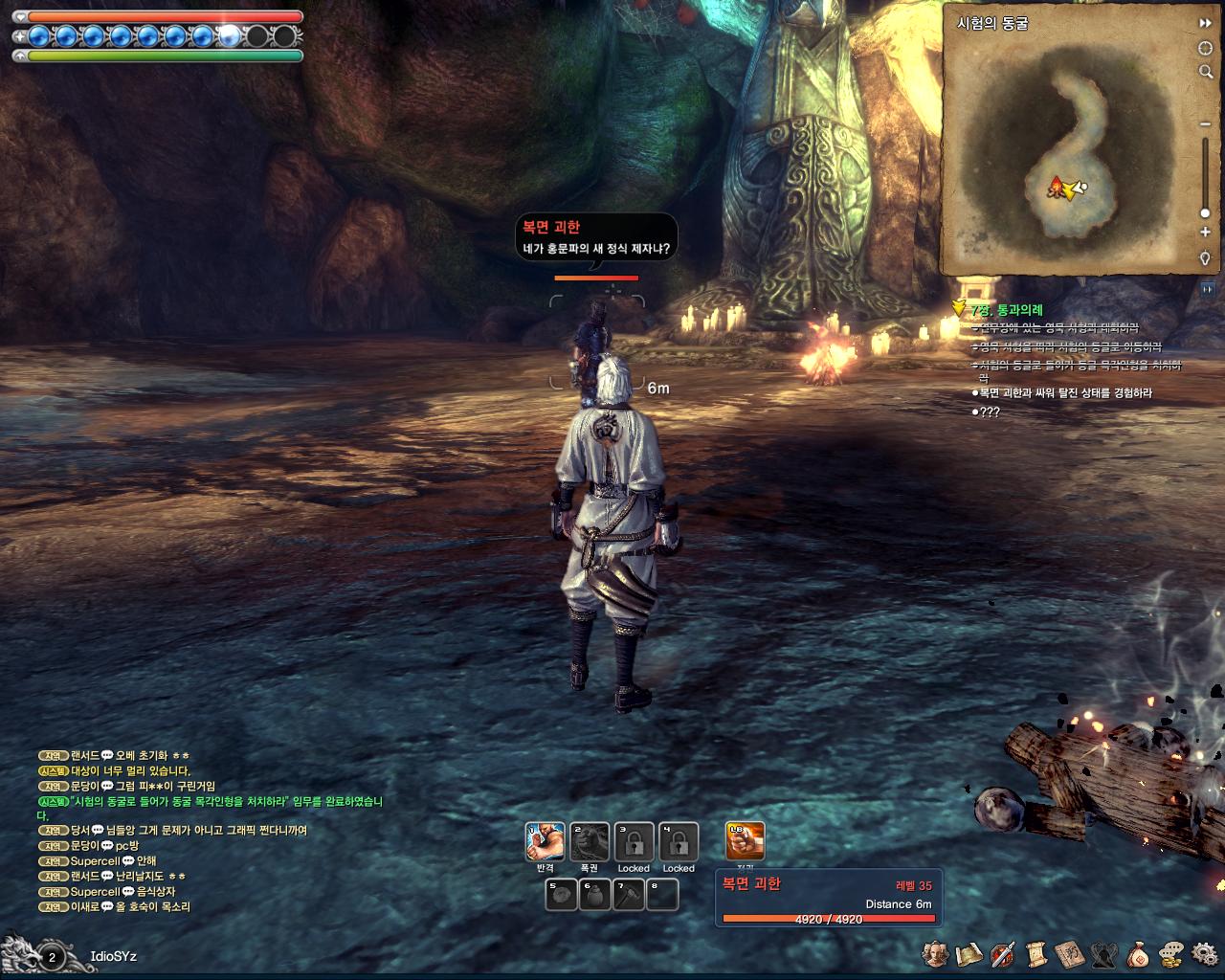Zoom out the minimap with minus button
1225x980 pixels.
[1205, 124]
